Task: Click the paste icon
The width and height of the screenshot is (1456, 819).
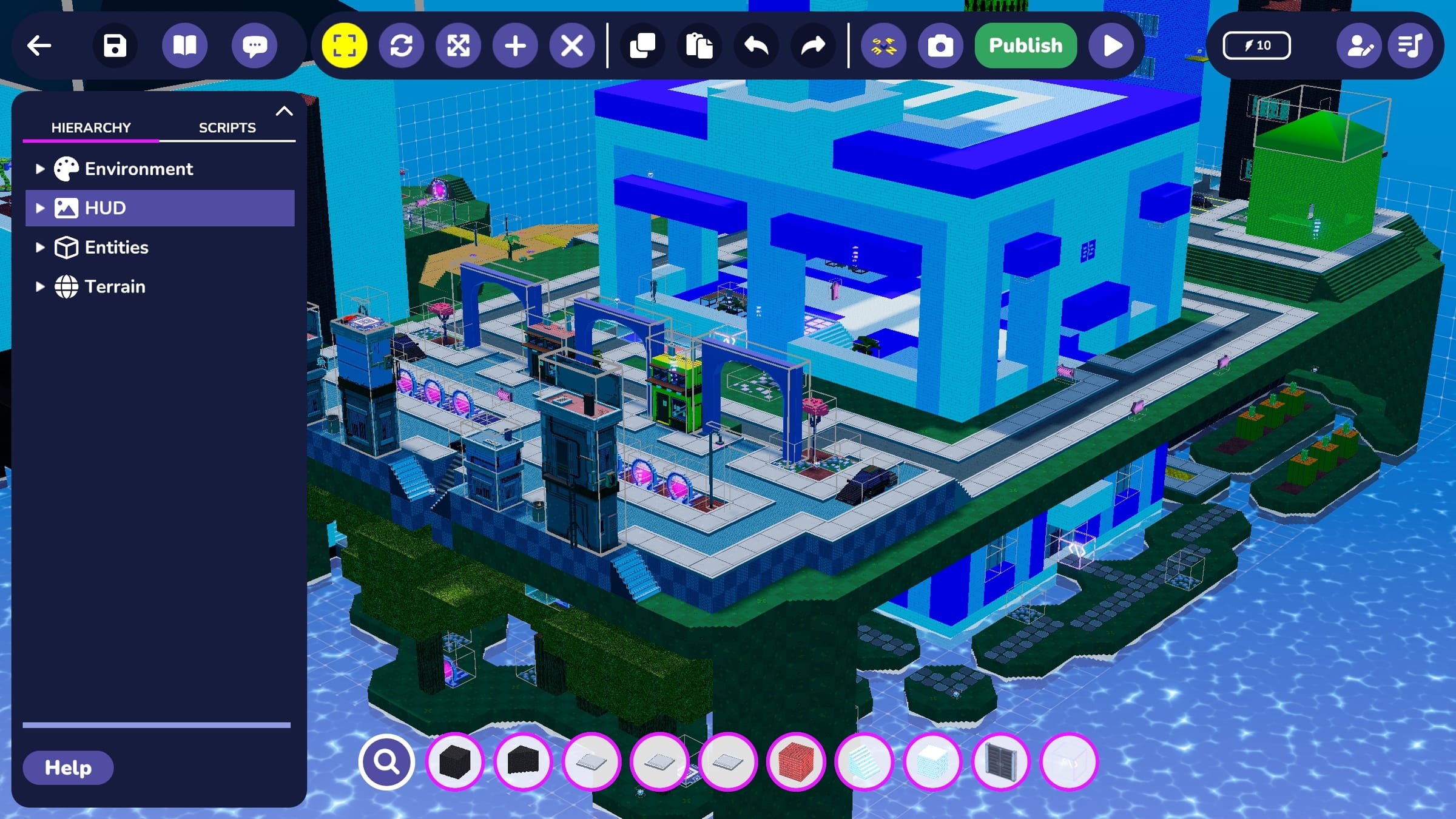Action: (700, 45)
